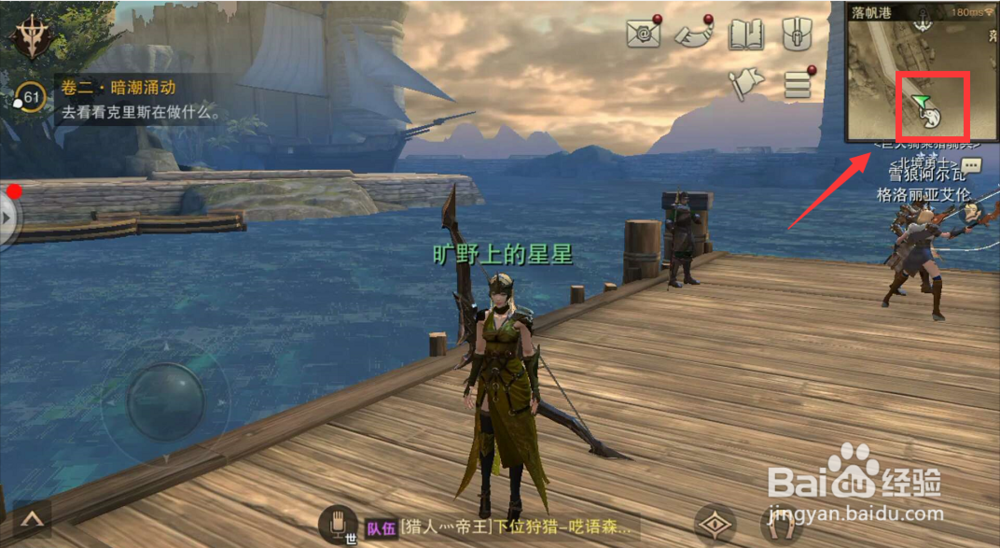Click the level 61 circle indicator
1000x548 pixels.
[32, 98]
